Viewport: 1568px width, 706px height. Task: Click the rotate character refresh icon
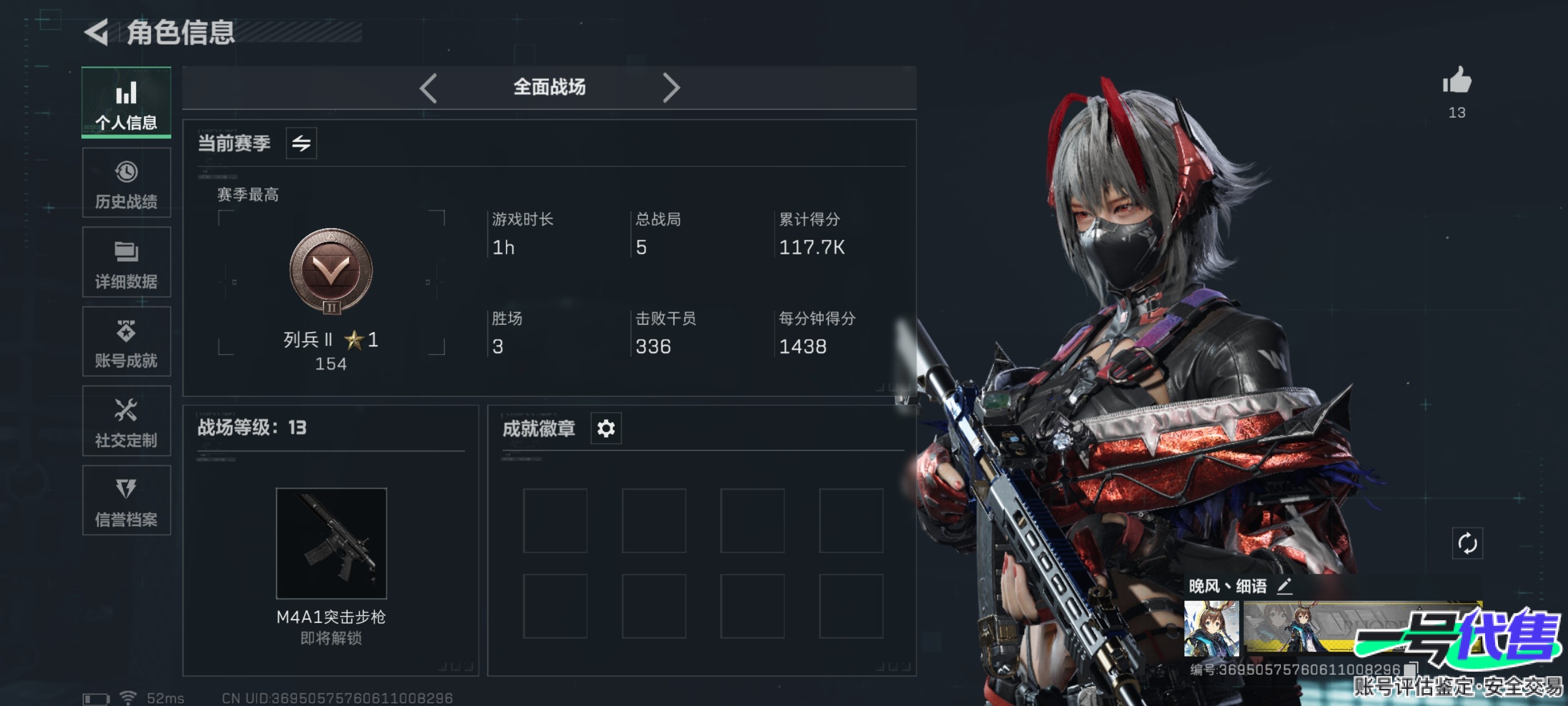click(x=1467, y=543)
